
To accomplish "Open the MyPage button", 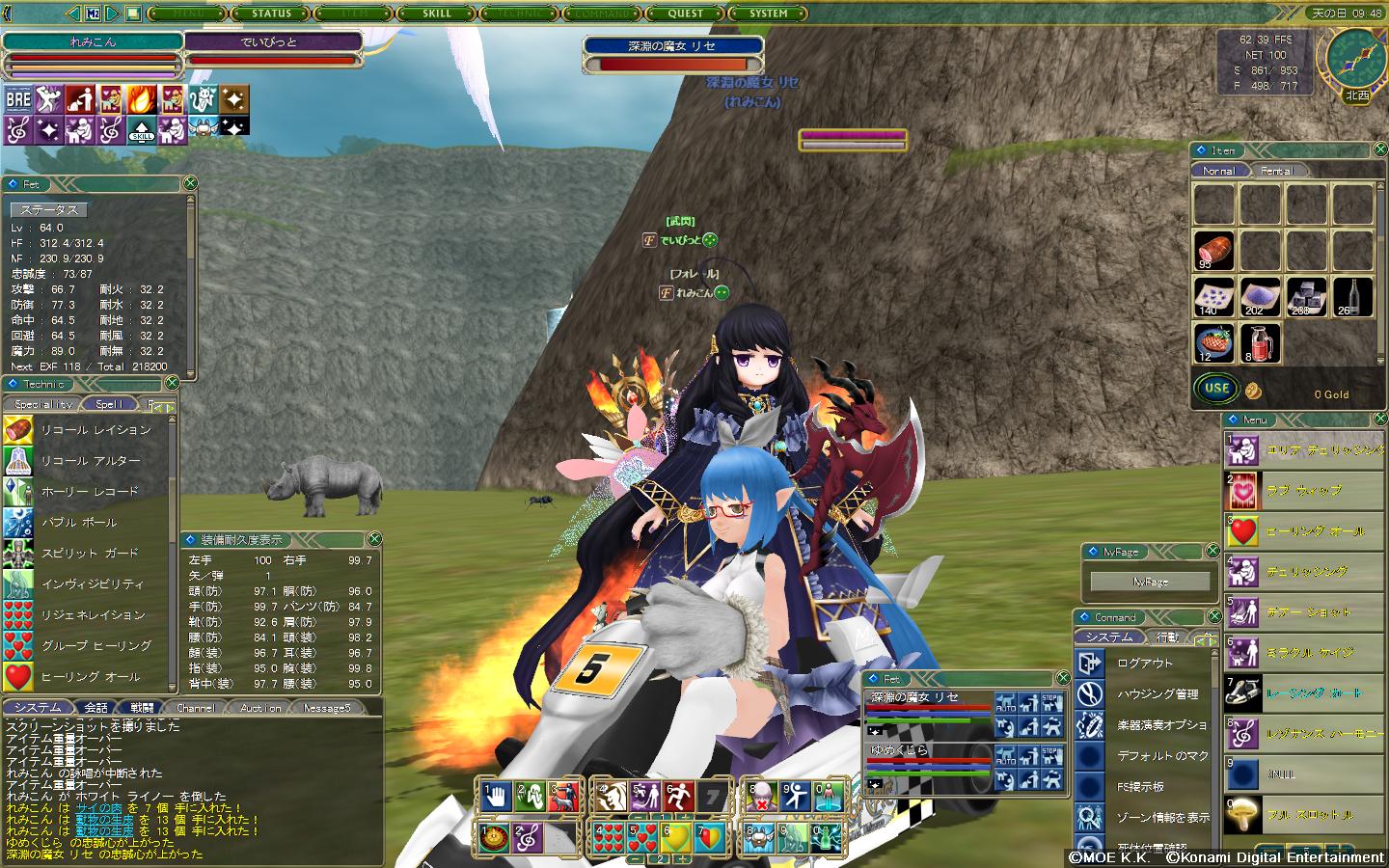I will [1150, 582].
